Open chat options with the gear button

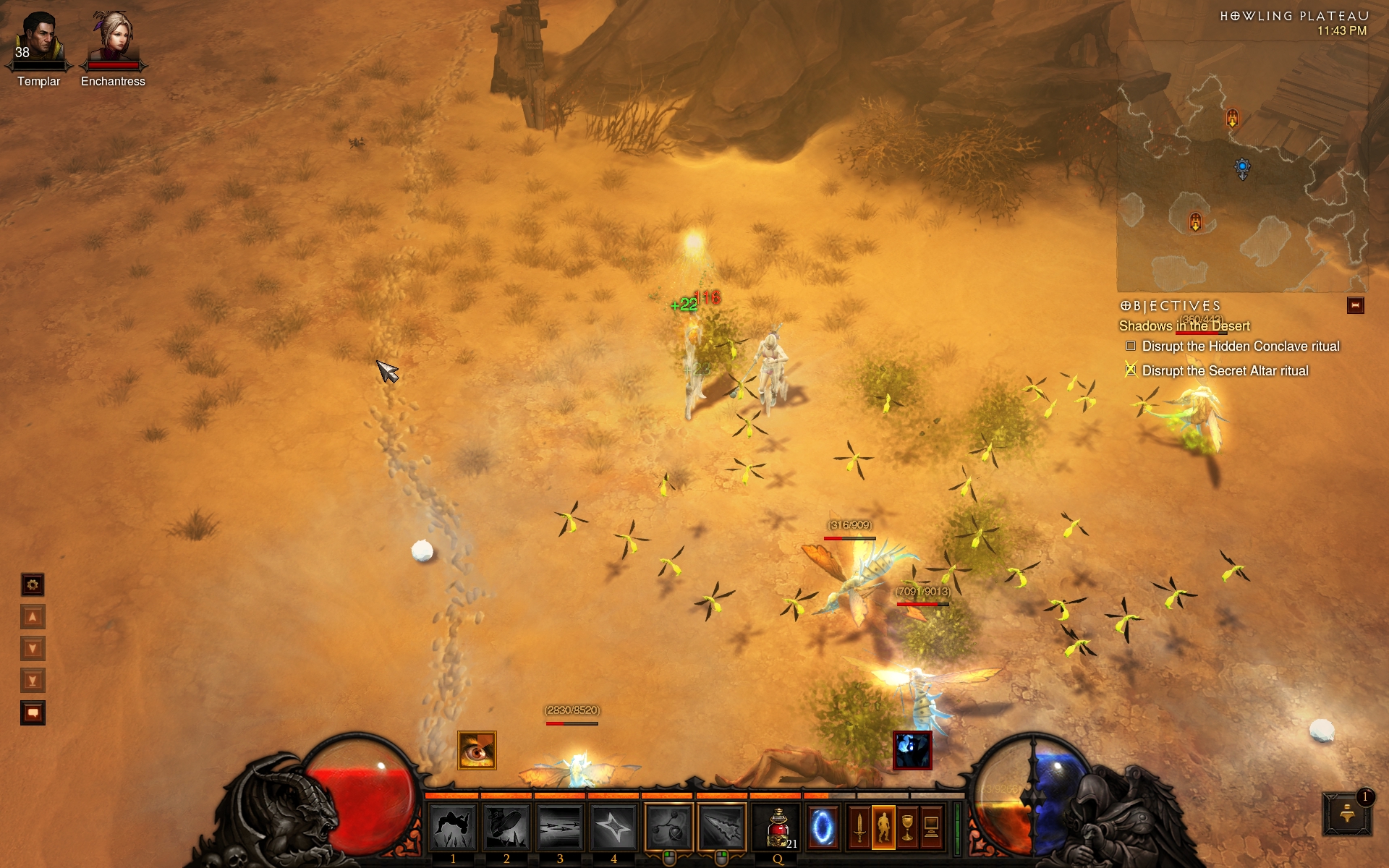33,584
